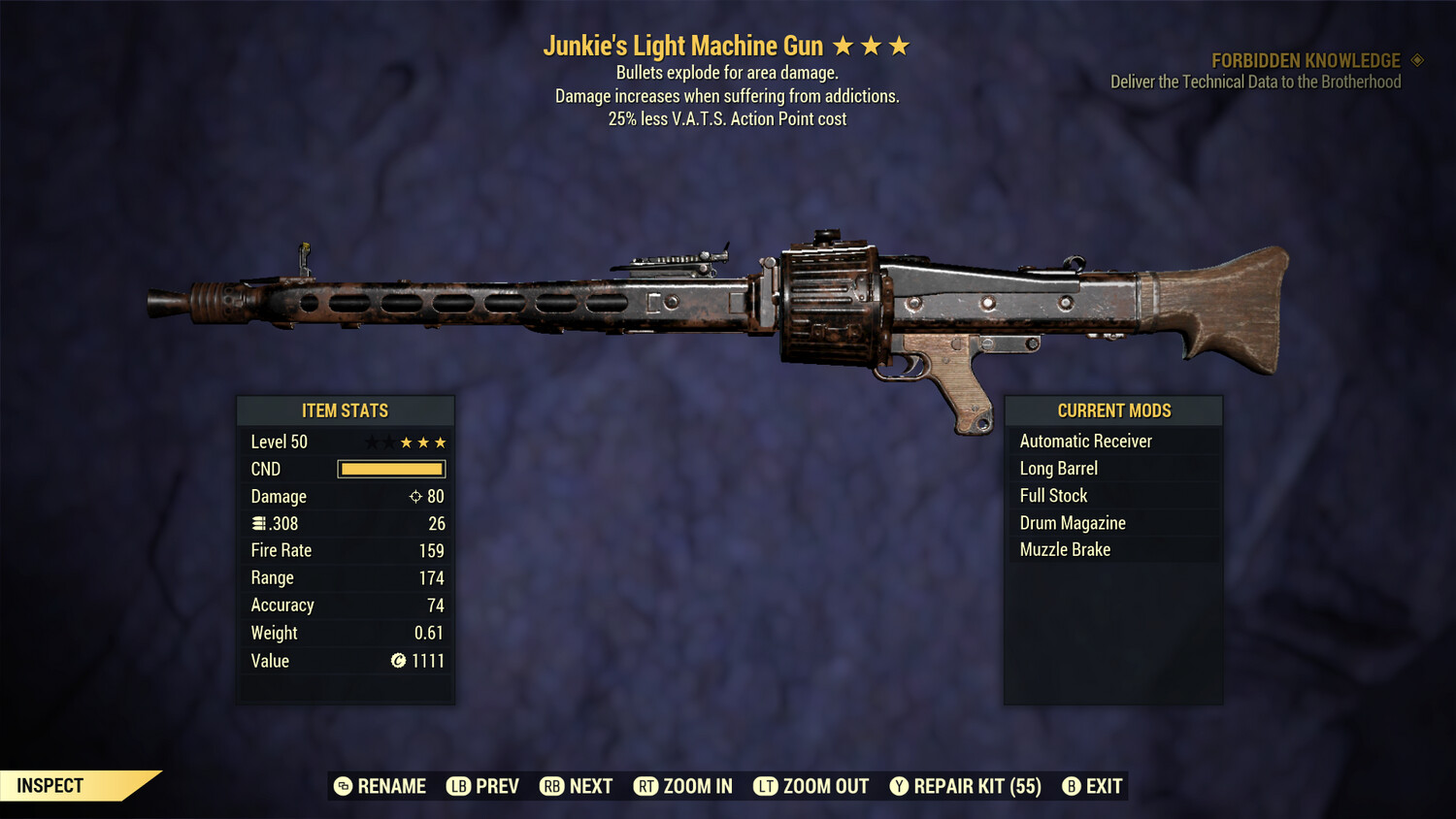Select the Inspect ribbon label

(x=49, y=785)
